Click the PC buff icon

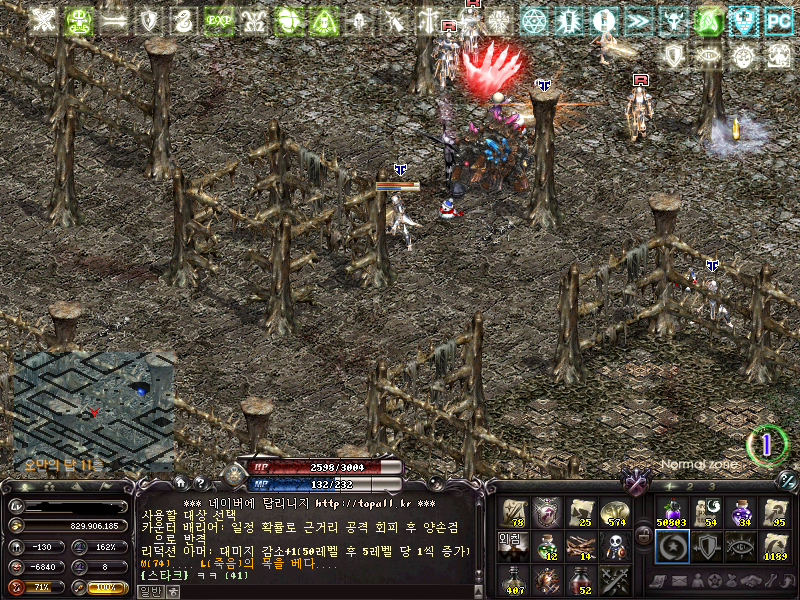(778, 19)
